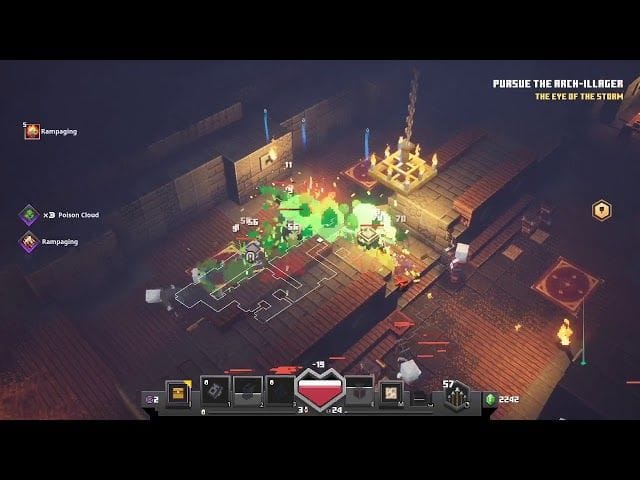Viewport: 640px width, 480px height.
Task: Click the orange square Rampaging status icon
Action: coord(32,132)
